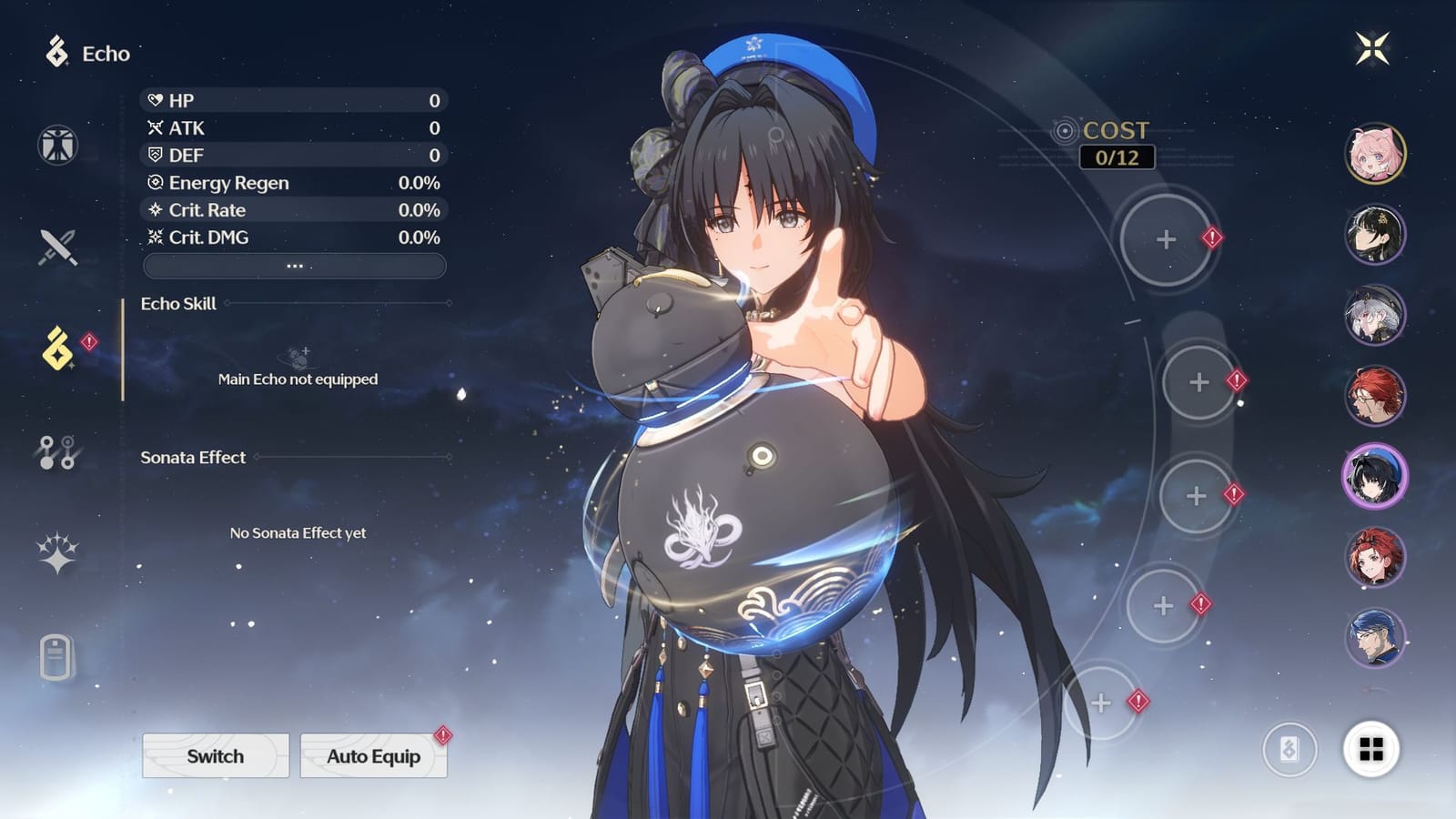Expand the hidden stats ellipsis row
The height and width of the screenshot is (819, 1456).
pos(294,265)
